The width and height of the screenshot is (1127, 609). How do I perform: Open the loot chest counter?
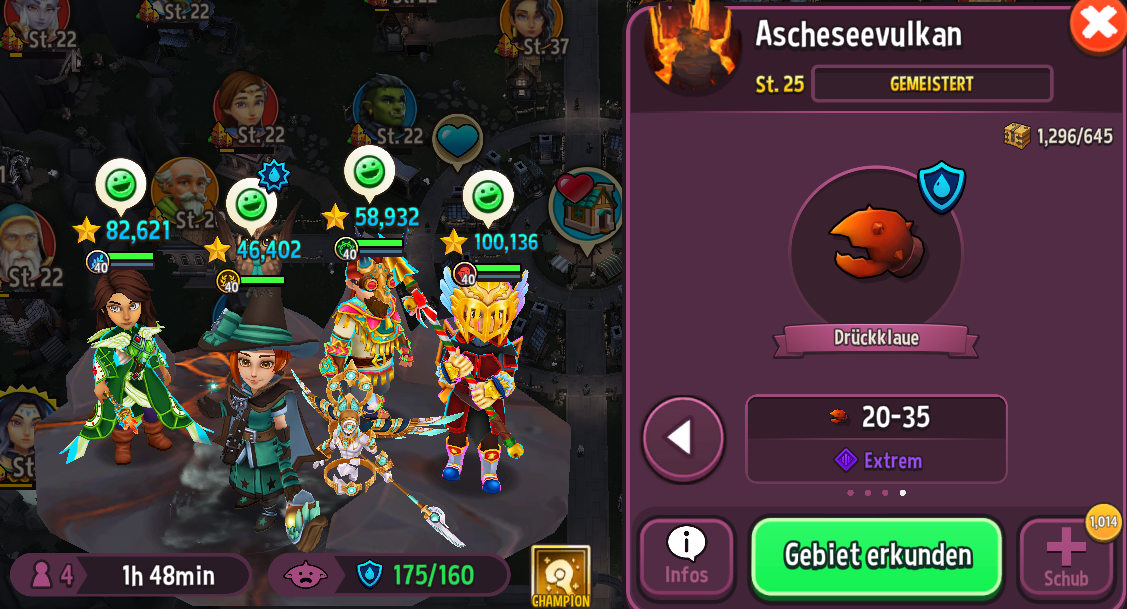(1058, 136)
